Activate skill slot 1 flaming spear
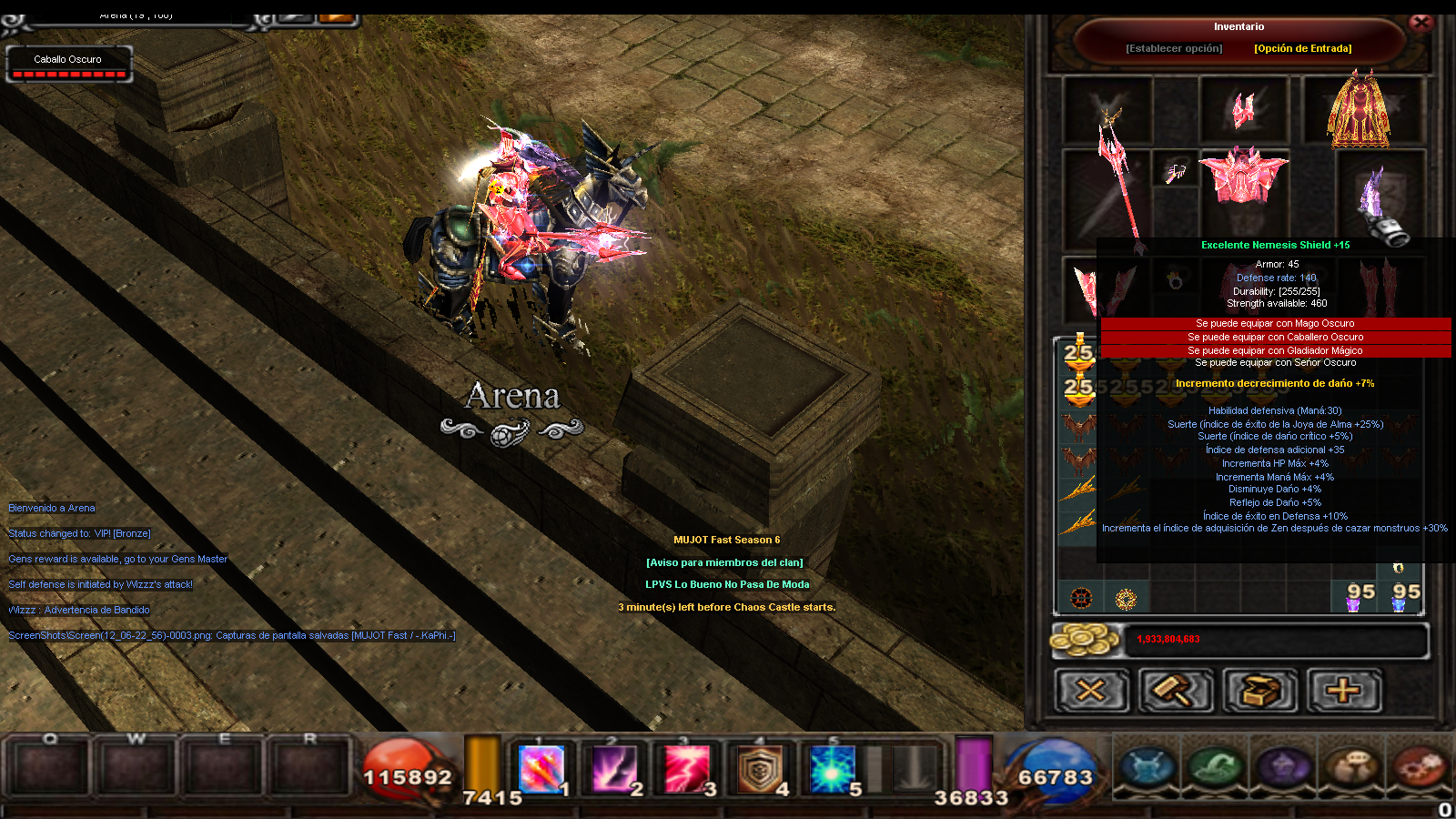Screen dimensions: 1456x819 coord(542,769)
